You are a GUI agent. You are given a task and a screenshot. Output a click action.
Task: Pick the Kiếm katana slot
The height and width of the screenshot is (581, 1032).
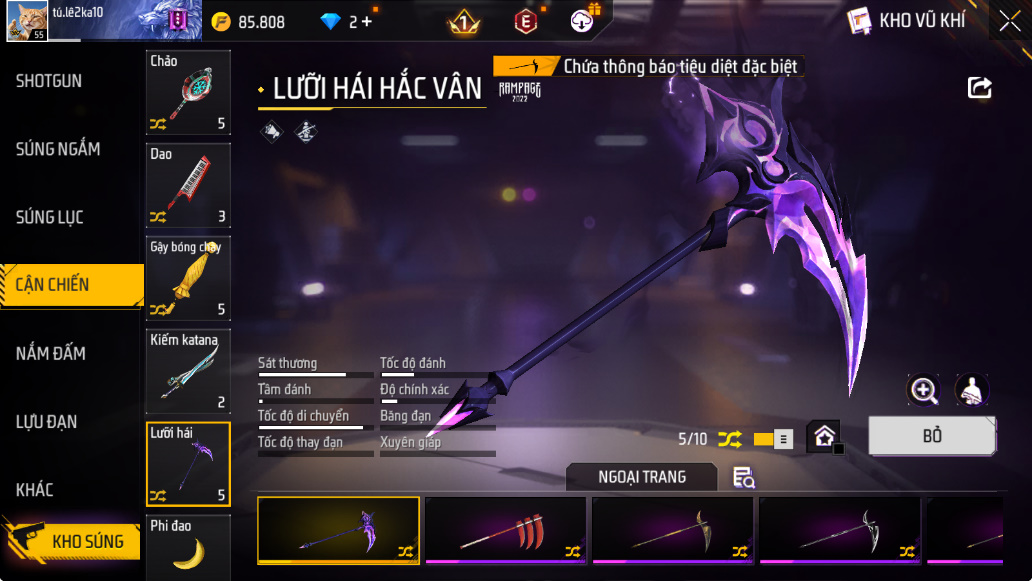point(188,371)
